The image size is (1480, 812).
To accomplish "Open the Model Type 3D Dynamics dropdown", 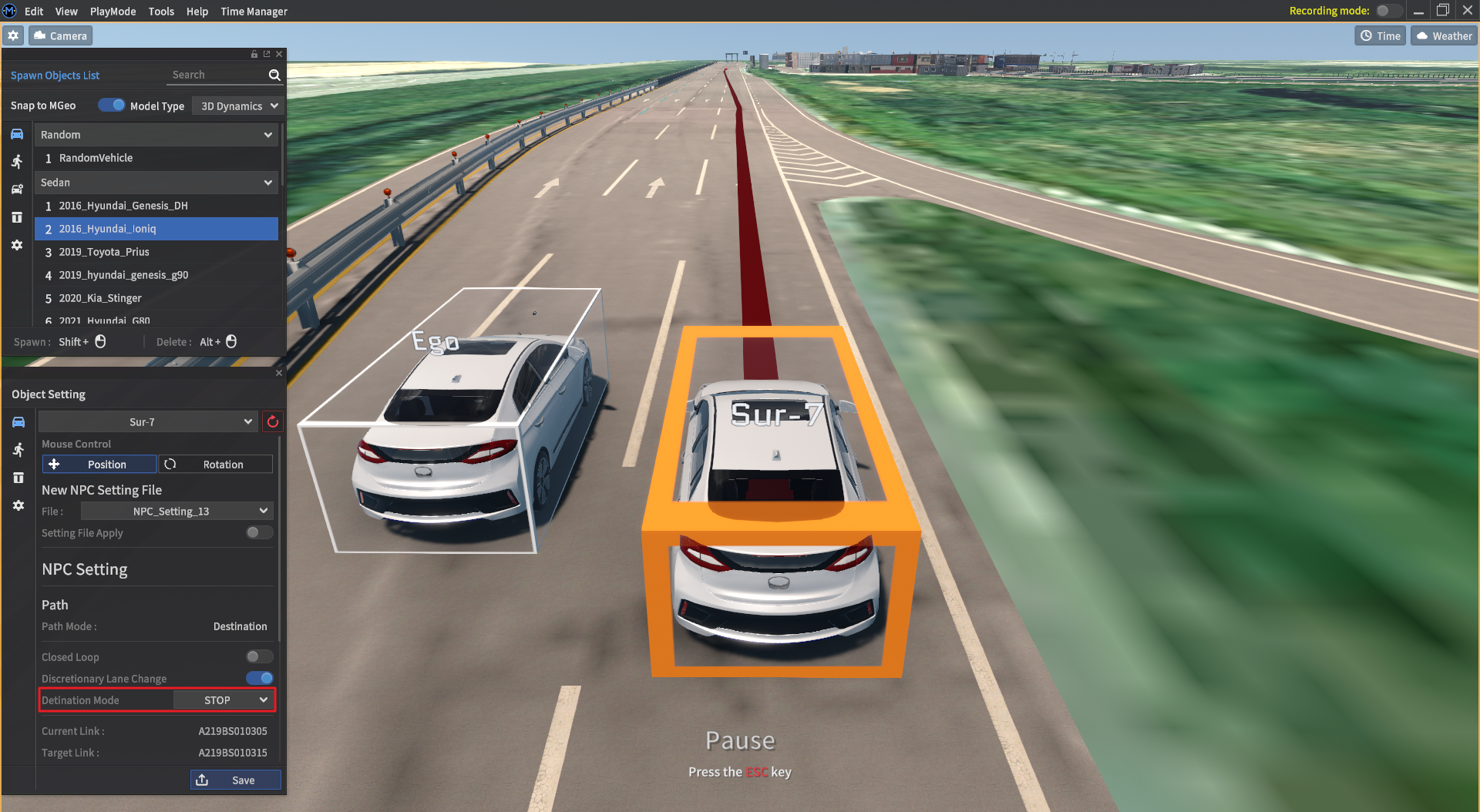I will pyautogui.click(x=237, y=106).
